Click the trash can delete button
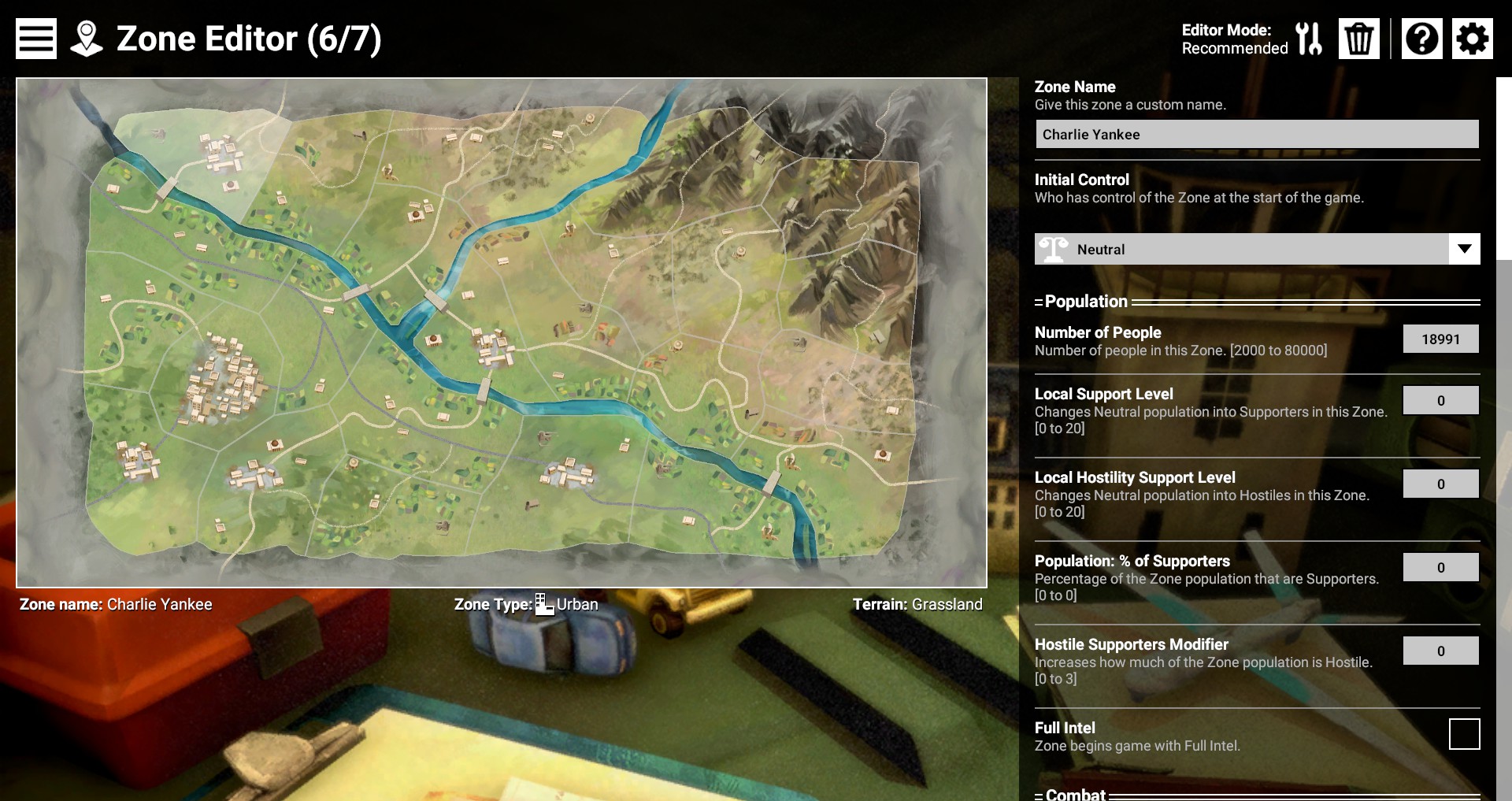 click(x=1358, y=39)
